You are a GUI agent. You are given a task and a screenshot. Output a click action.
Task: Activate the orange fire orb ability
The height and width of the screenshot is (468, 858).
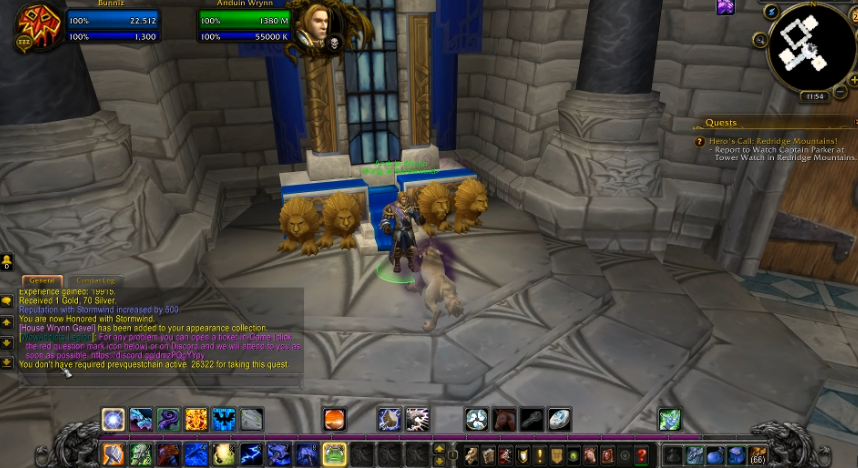[334, 420]
